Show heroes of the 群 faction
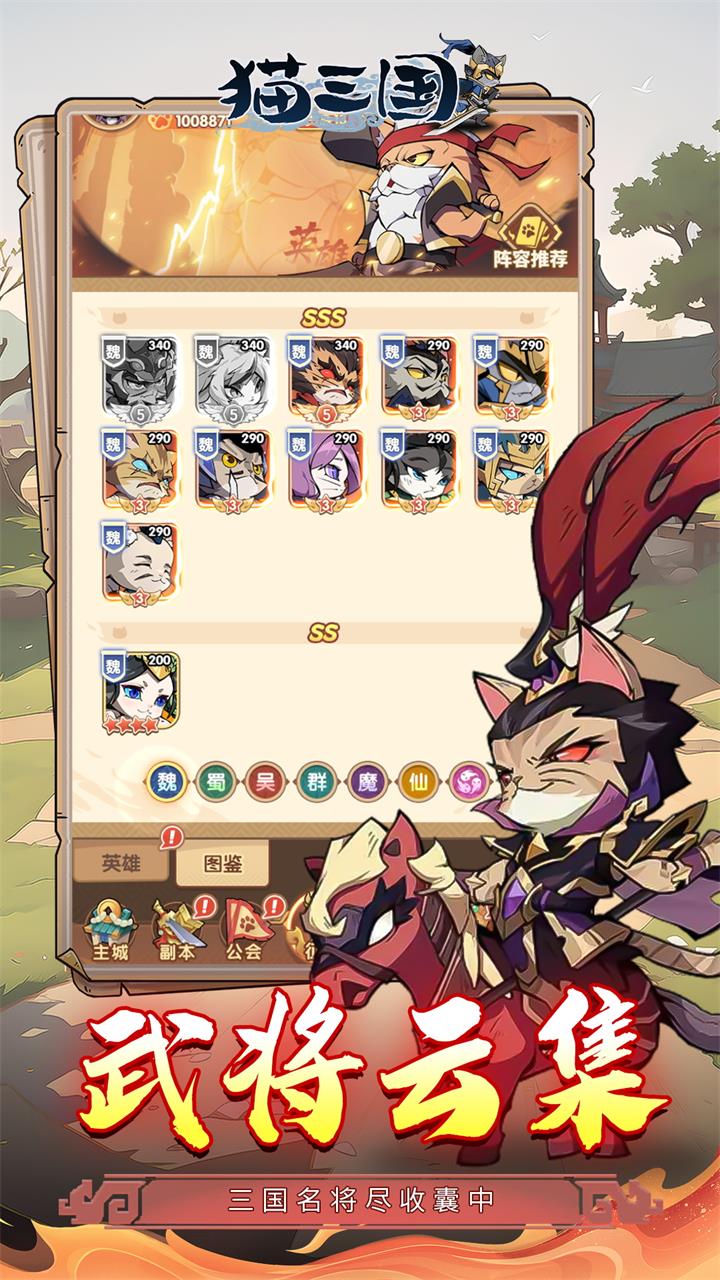This screenshot has height=1280, width=720. point(316,780)
